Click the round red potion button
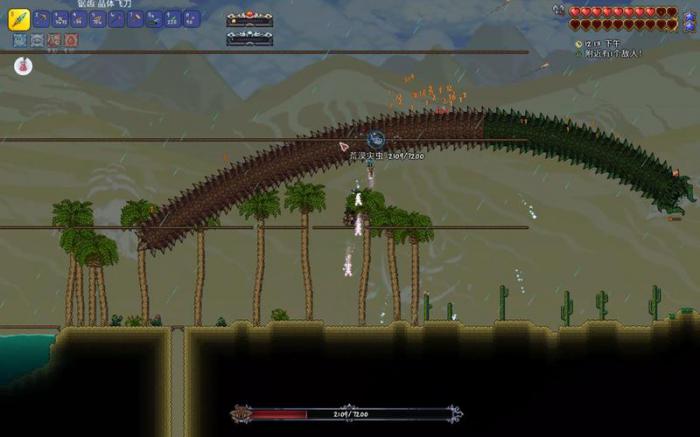Image resolution: width=700 pixels, height=437 pixels. pyautogui.click(x=23, y=66)
